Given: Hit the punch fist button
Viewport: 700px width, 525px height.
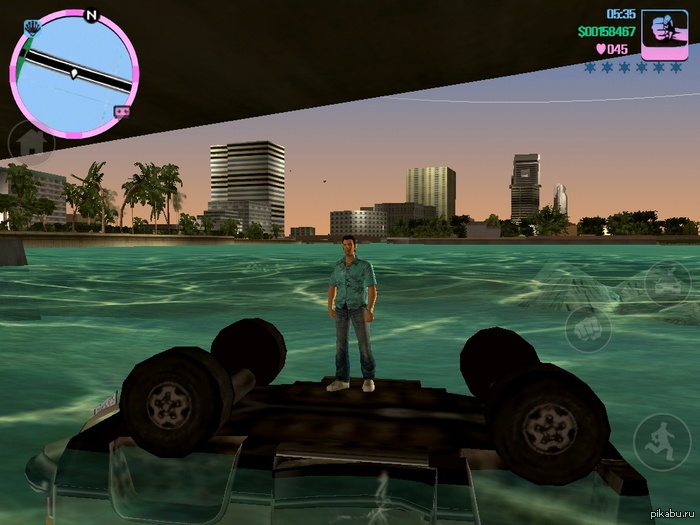Looking at the screenshot, I should [x=586, y=327].
